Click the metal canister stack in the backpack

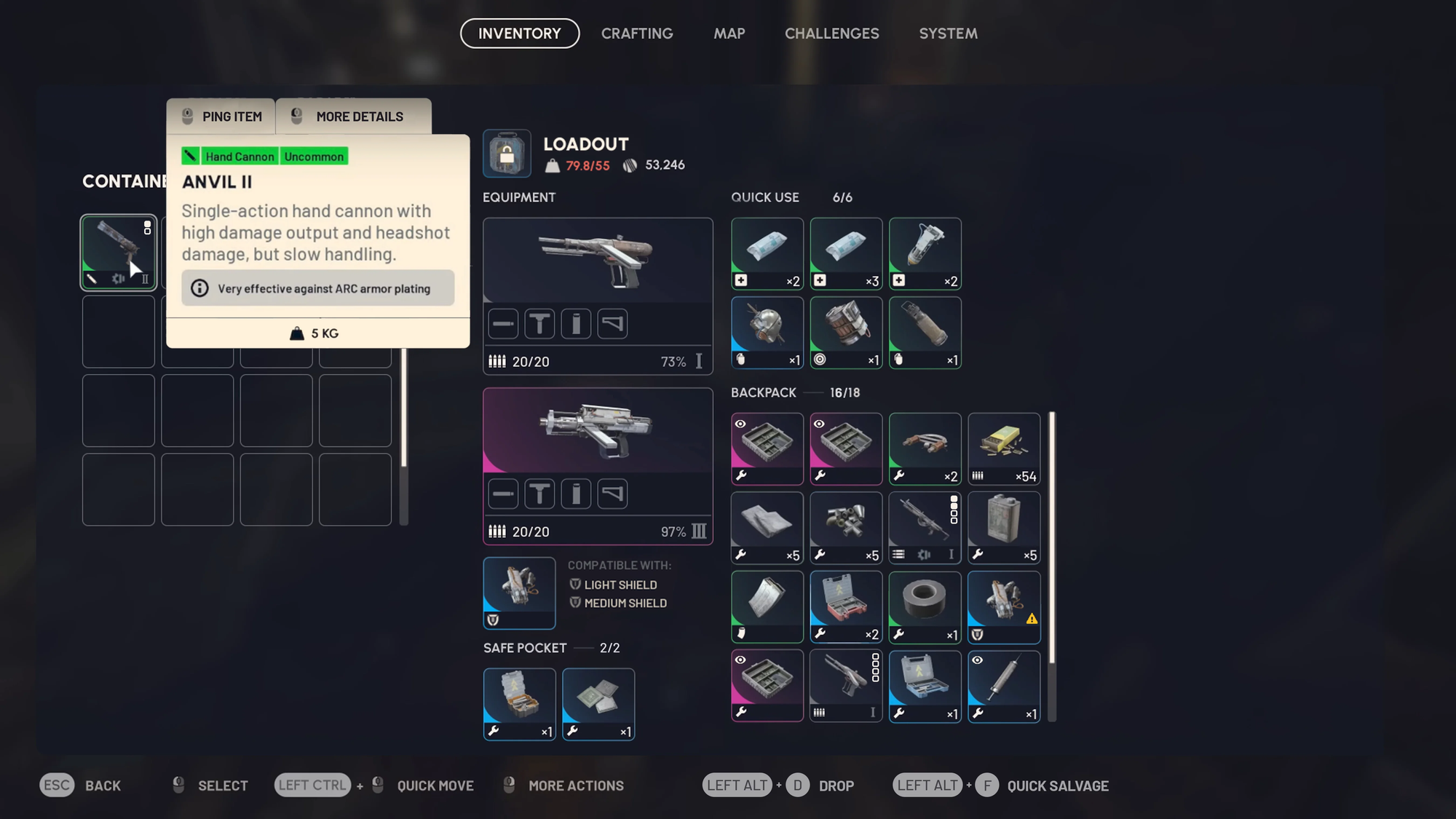(x=1004, y=528)
